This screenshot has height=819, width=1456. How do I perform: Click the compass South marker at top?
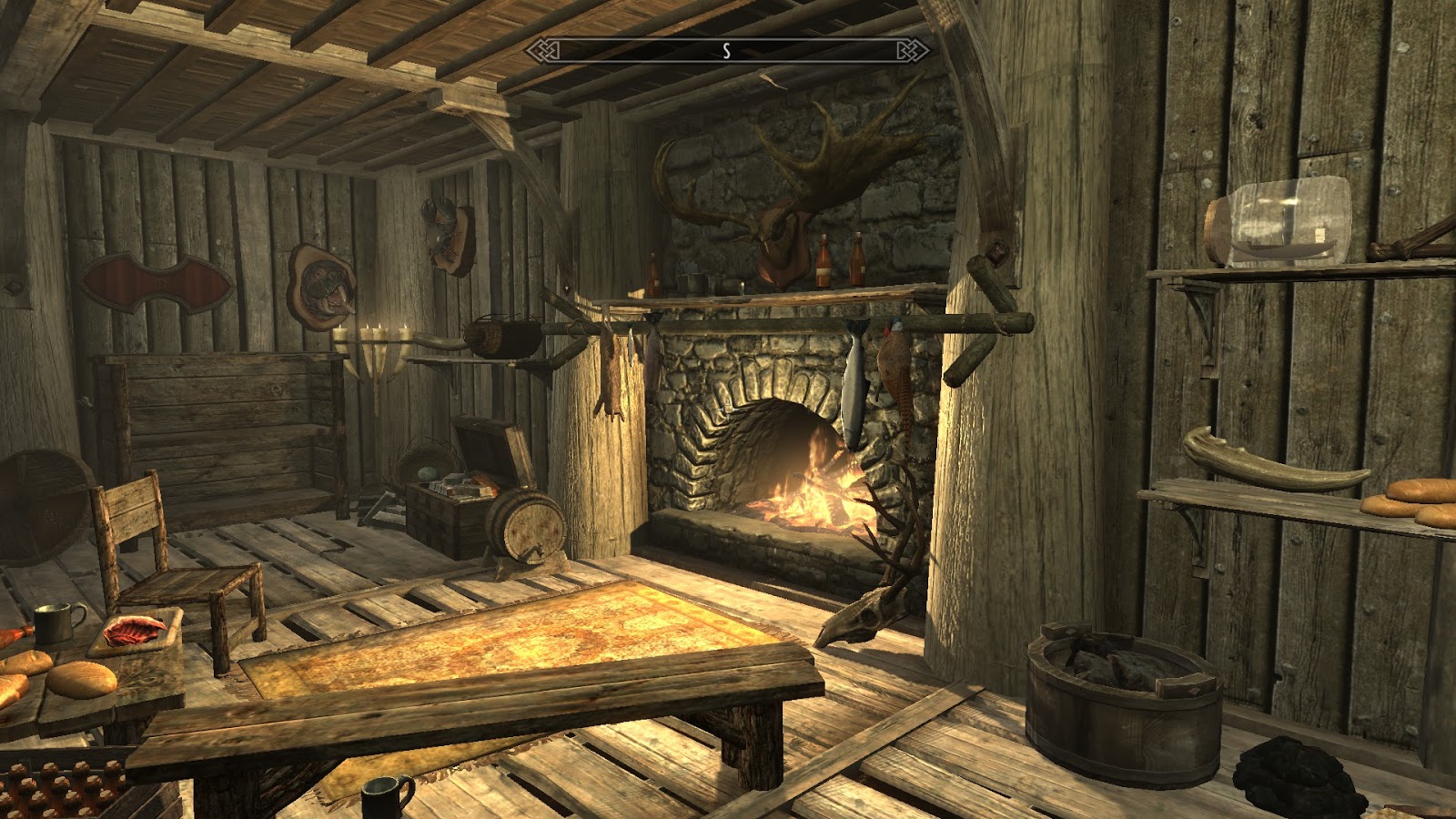tap(725, 52)
